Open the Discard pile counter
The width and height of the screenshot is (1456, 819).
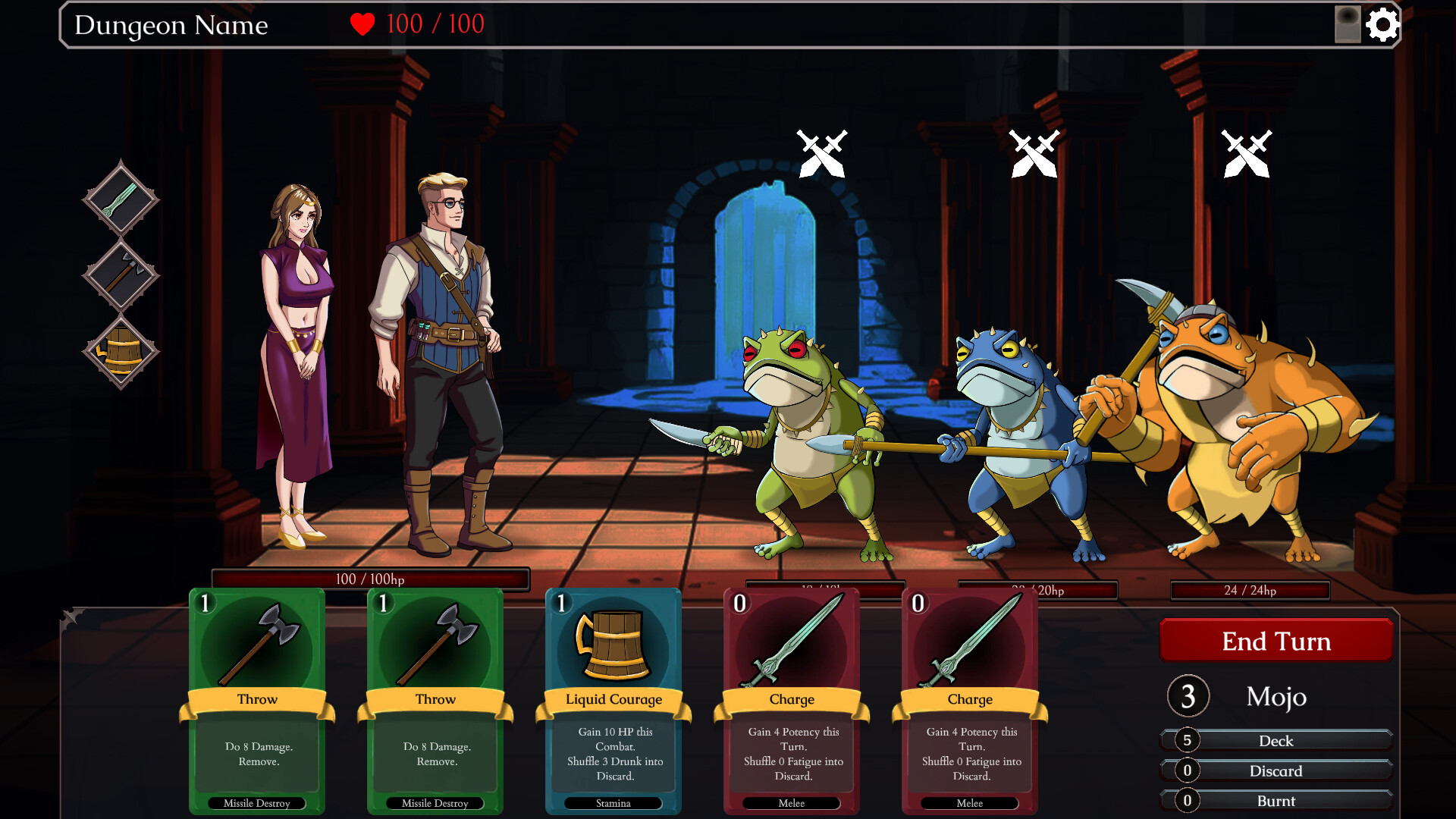tap(1276, 770)
